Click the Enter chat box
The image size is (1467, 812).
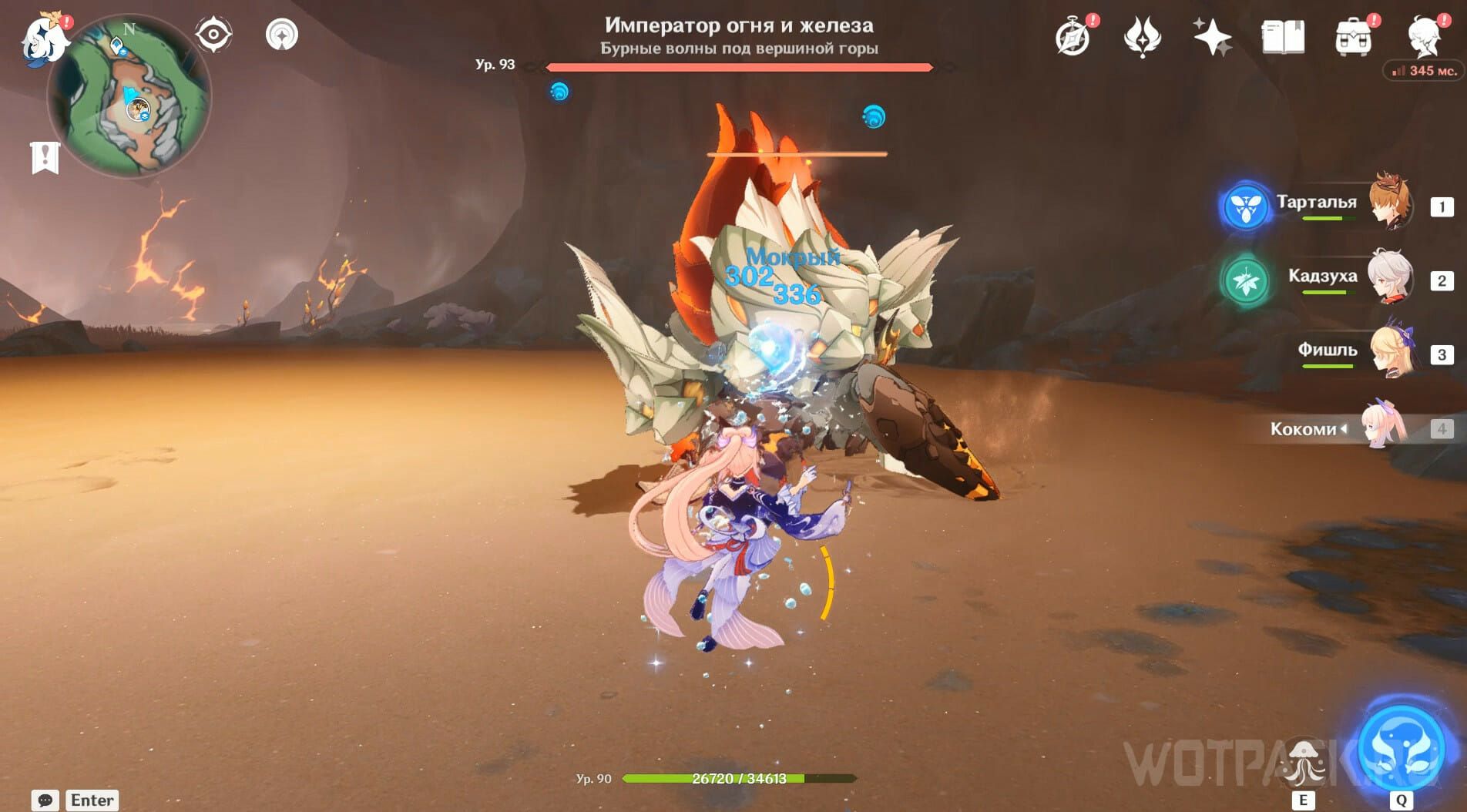click(92, 800)
